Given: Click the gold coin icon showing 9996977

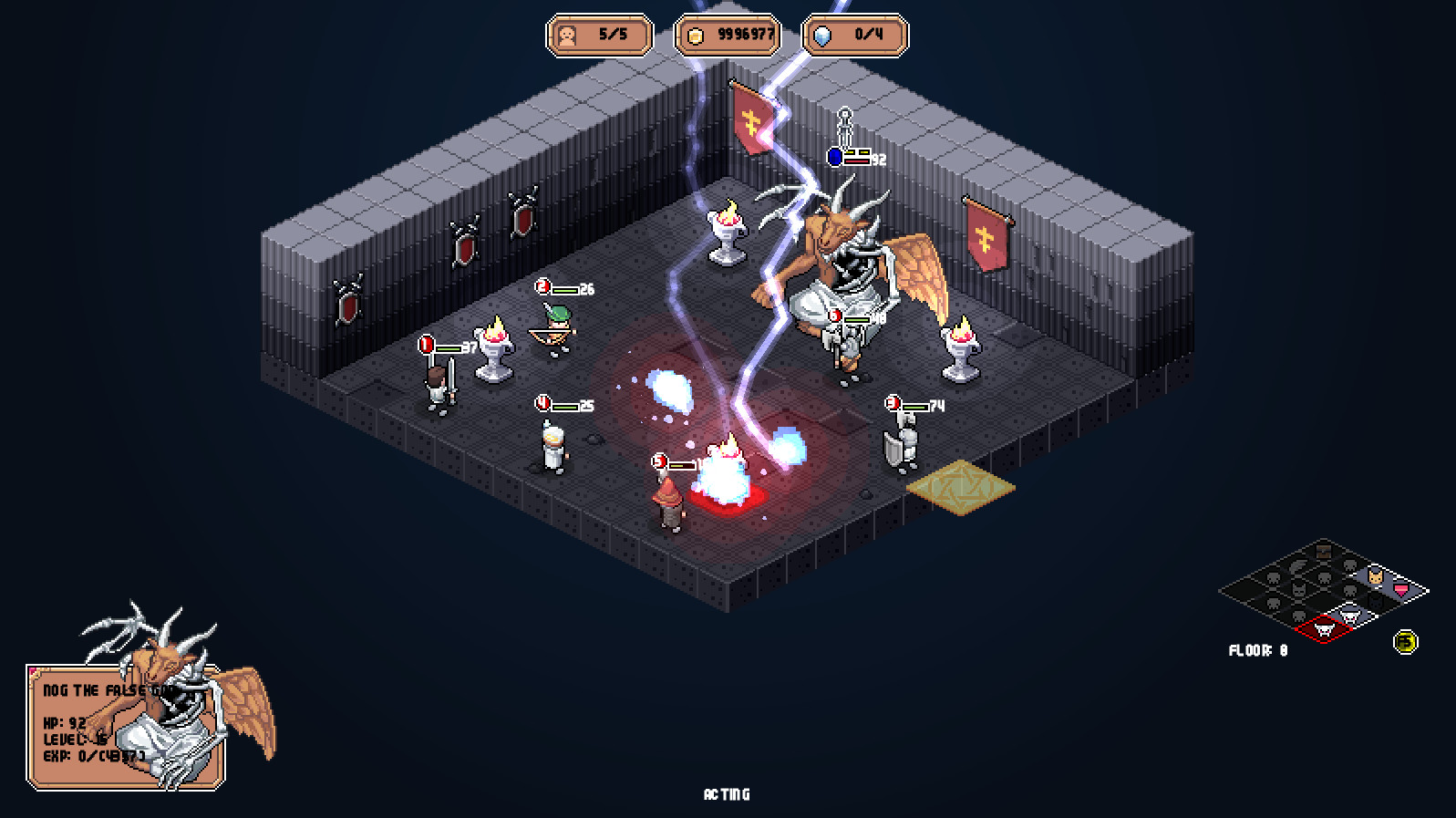Looking at the screenshot, I should 697,36.
